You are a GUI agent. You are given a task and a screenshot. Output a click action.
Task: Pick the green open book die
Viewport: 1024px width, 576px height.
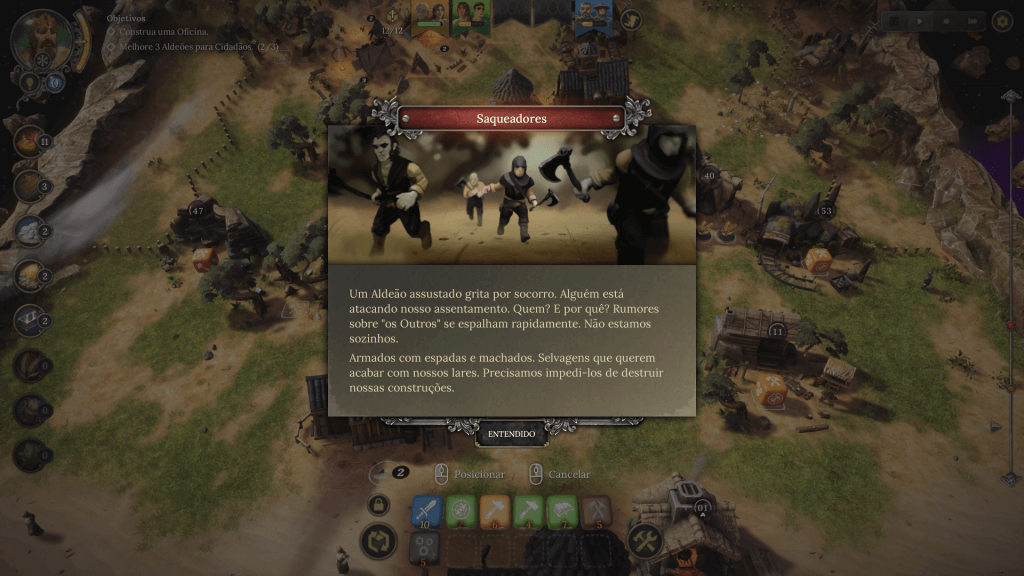[x=563, y=511]
